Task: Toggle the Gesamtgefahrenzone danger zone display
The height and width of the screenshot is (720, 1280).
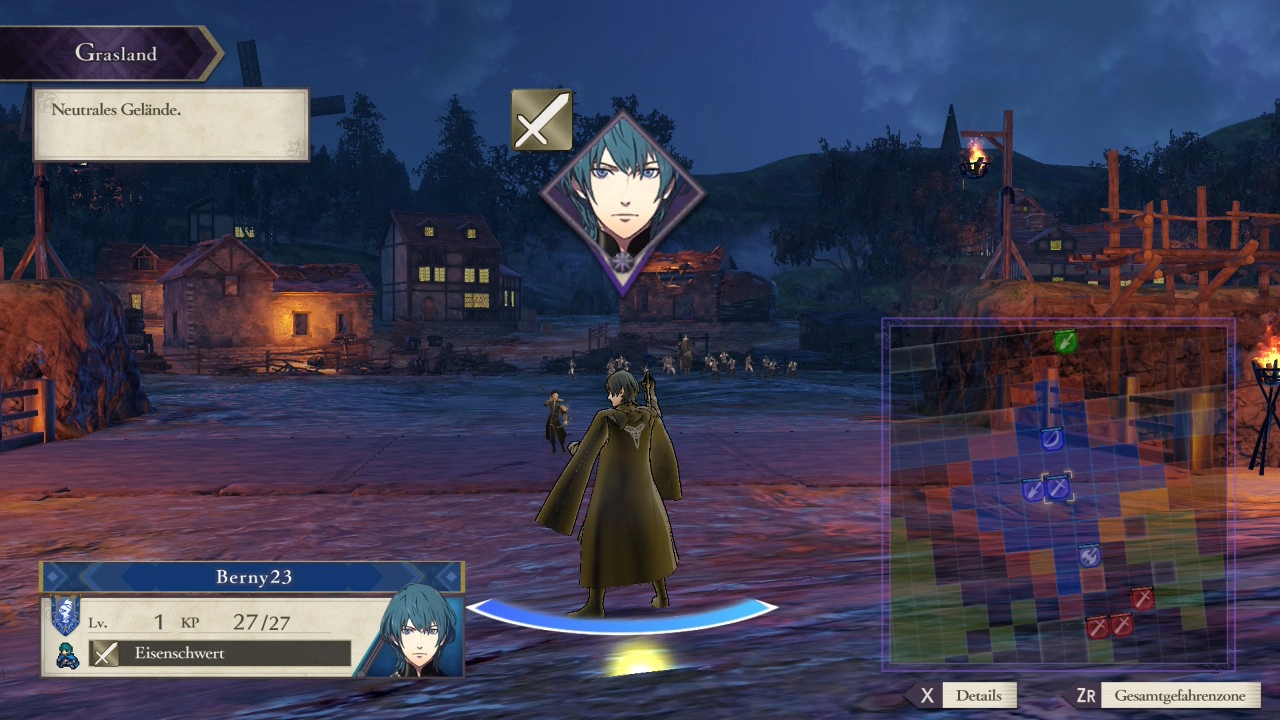Action: coord(1179,695)
